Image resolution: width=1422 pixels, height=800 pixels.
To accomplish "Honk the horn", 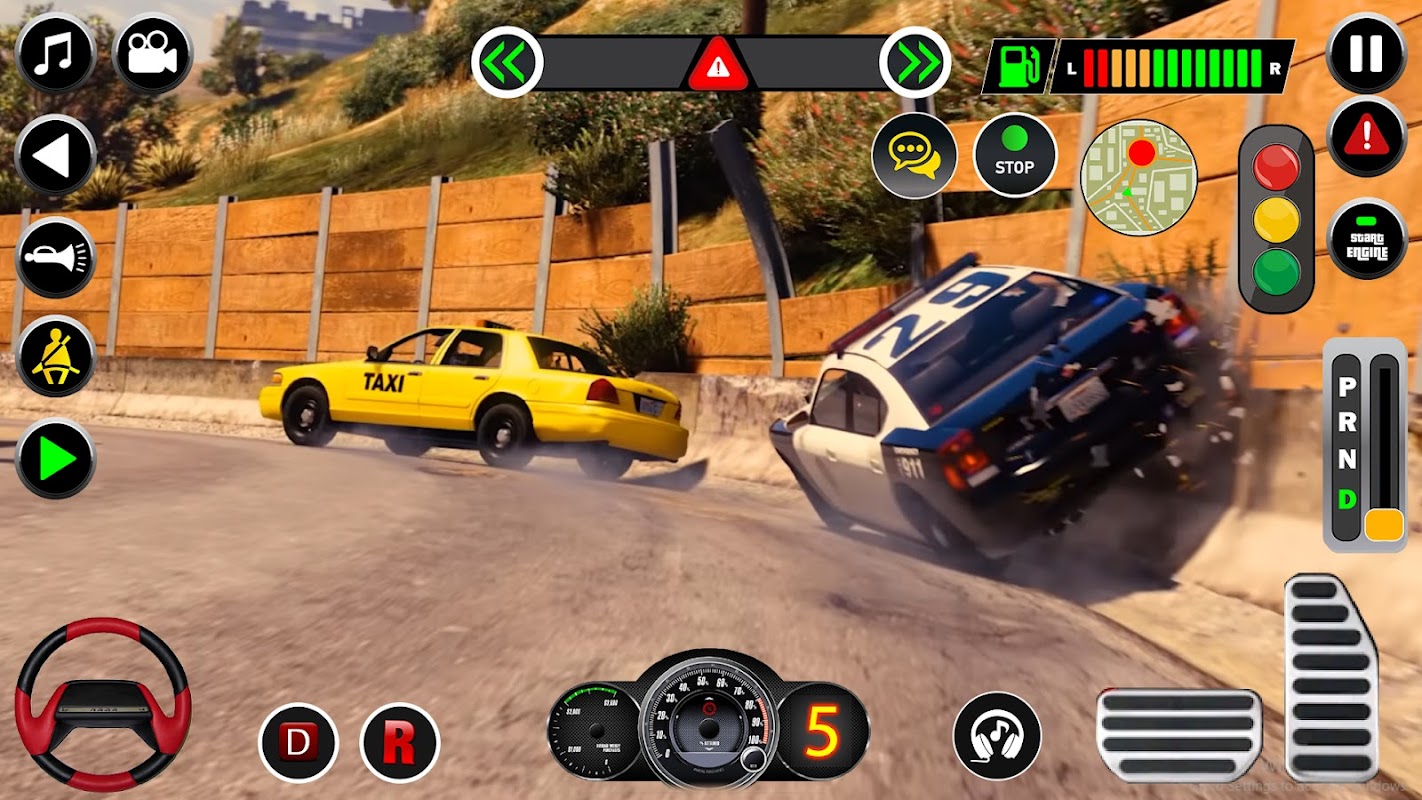I will coord(56,258).
